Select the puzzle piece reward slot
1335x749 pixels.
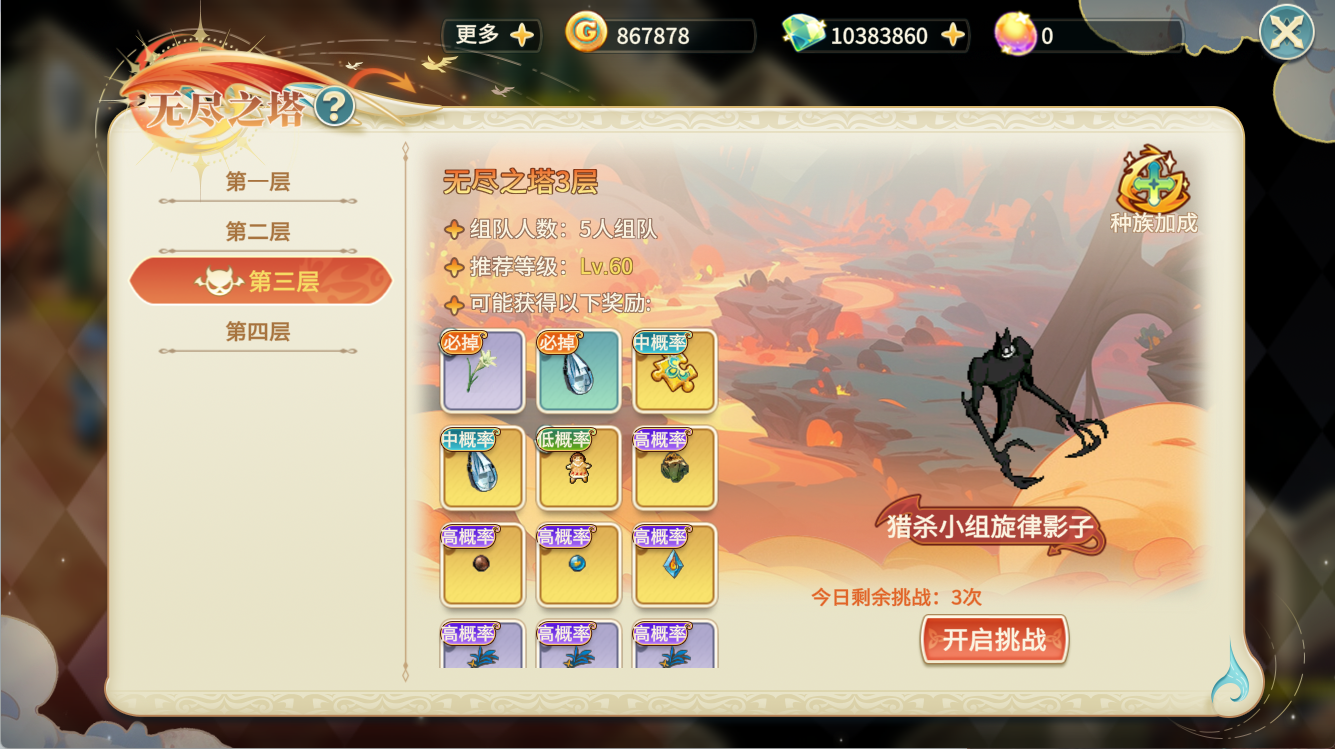tap(675, 371)
